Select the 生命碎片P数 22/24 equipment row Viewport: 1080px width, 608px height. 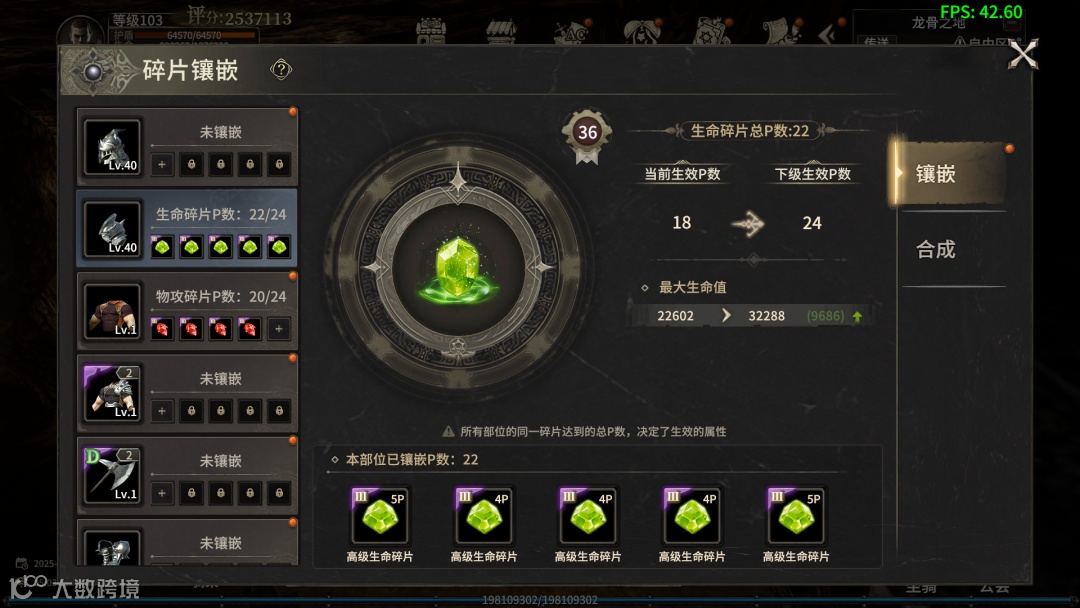pyautogui.click(x=187, y=229)
